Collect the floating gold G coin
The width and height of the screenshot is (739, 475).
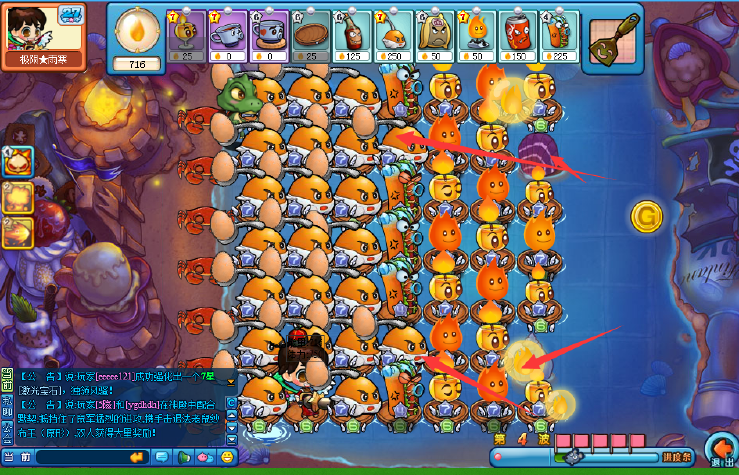pyautogui.click(x=645, y=215)
